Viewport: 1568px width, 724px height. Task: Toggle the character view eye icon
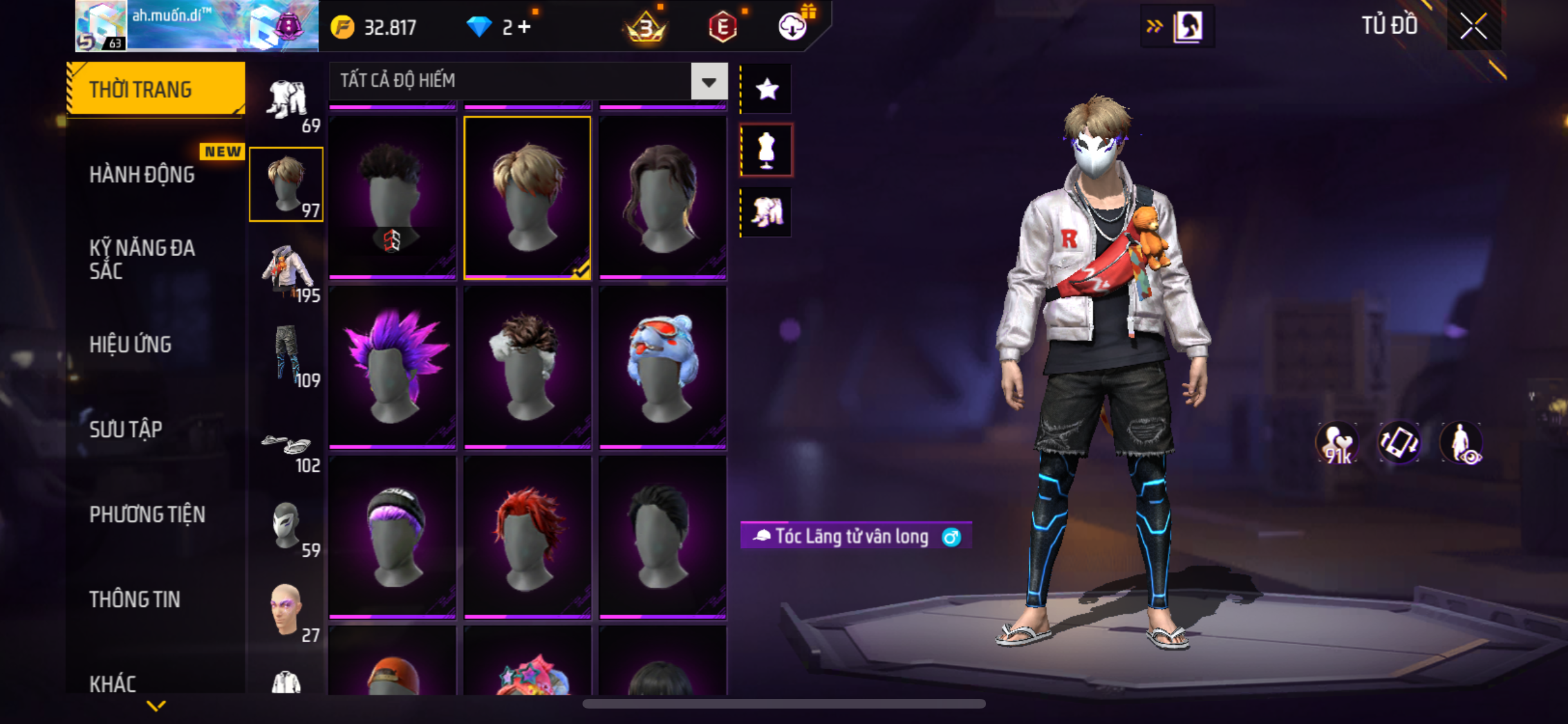pyautogui.click(x=1462, y=443)
